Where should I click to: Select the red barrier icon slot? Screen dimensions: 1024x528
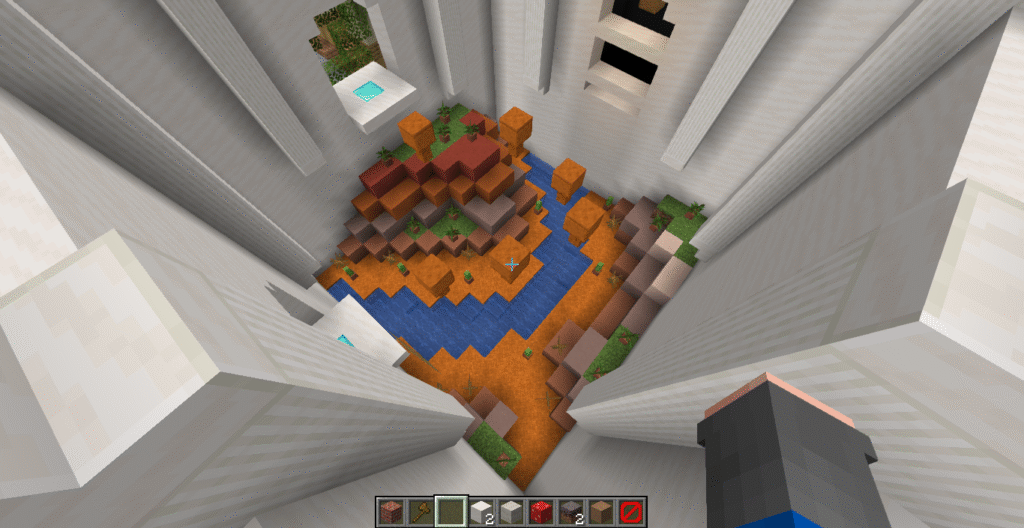coord(631,511)
